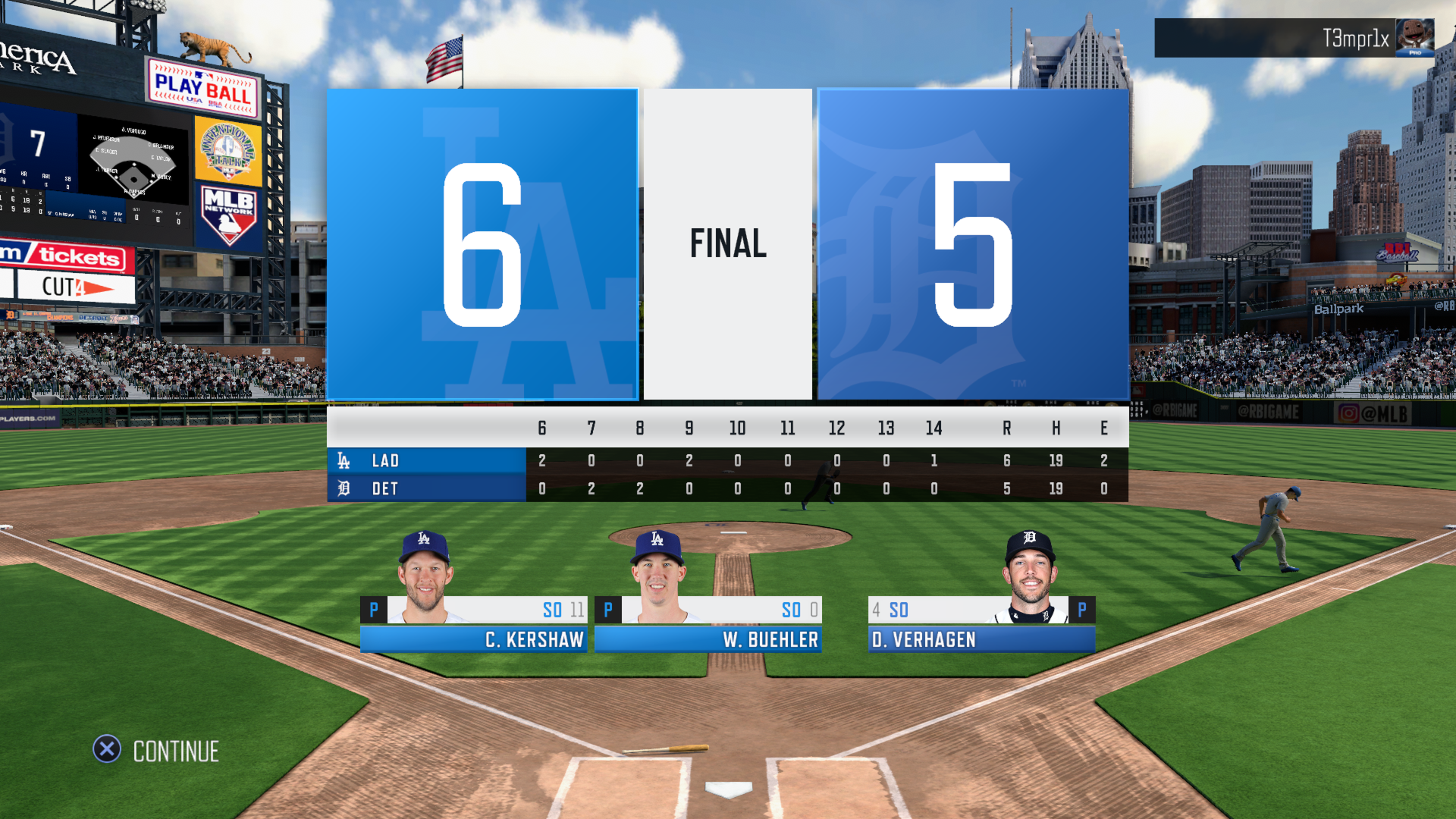Click the Sackboy PRO avatar for T3mpr1x
Screen dimensions: 1456x819
1417,38
